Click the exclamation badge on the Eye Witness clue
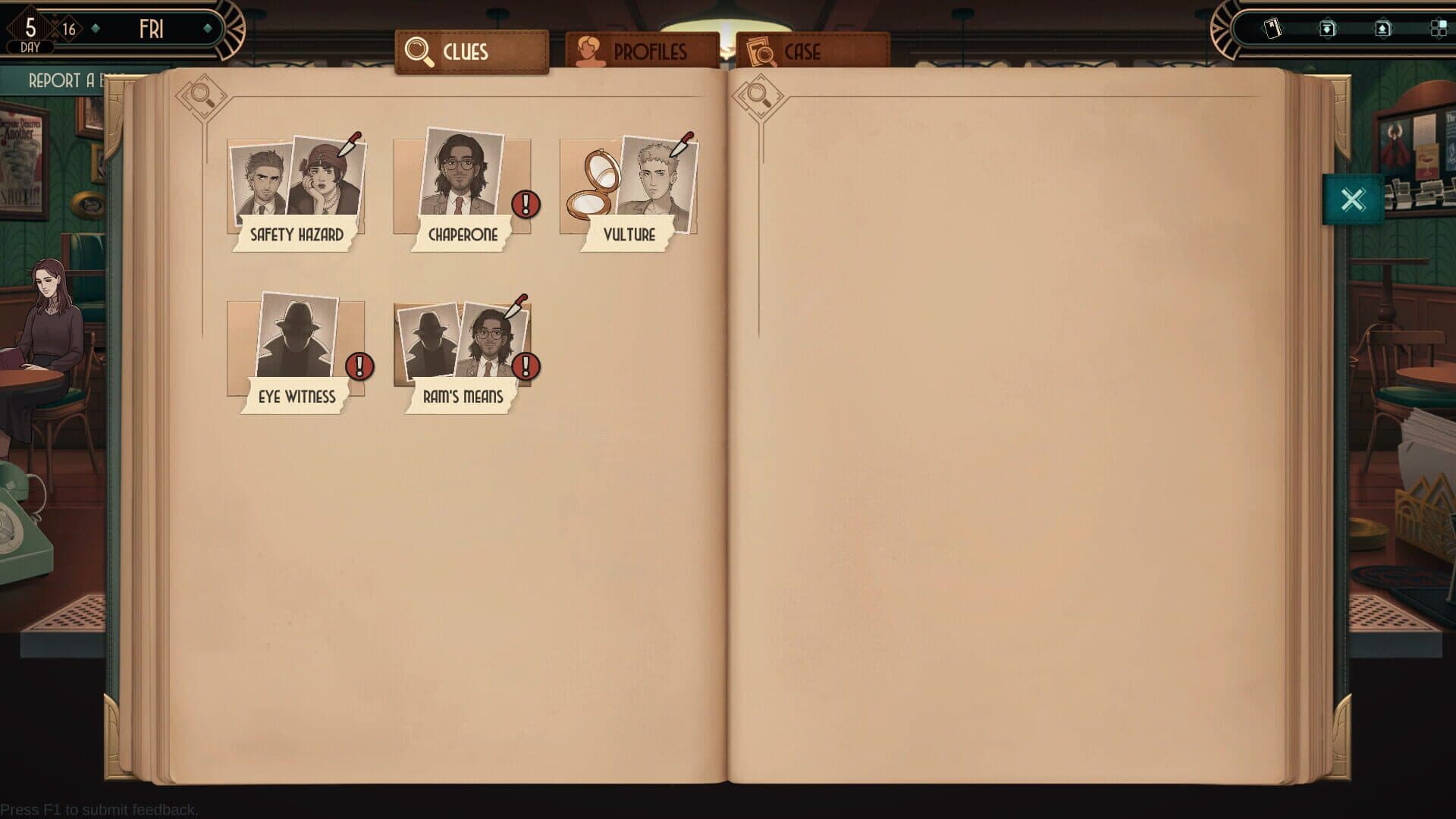1456x819 pixels. 358,367
